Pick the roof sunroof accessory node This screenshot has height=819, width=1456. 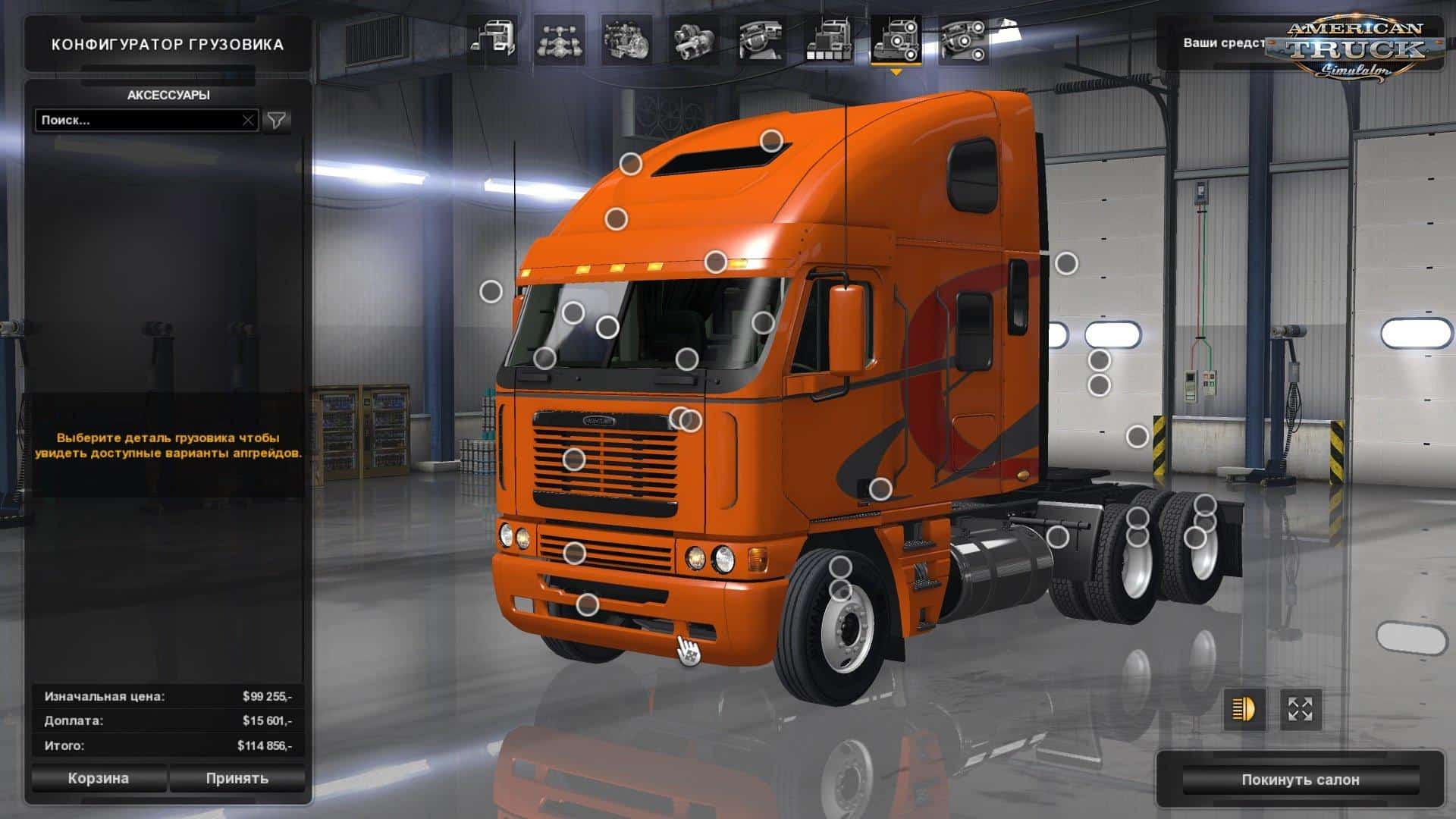point(771,140)
